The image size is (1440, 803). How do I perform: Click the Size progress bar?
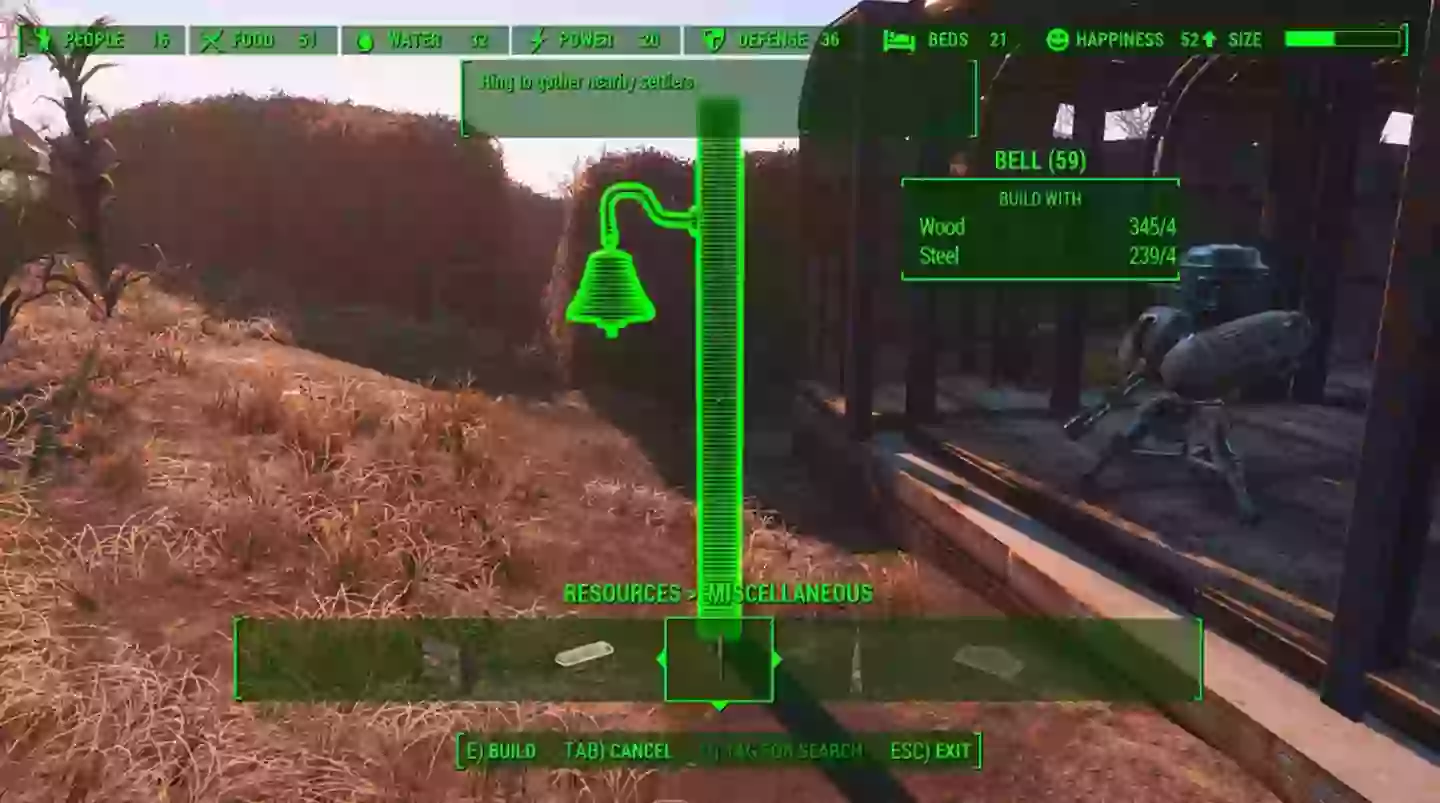pyautogui.click(x=1345, y=38)
